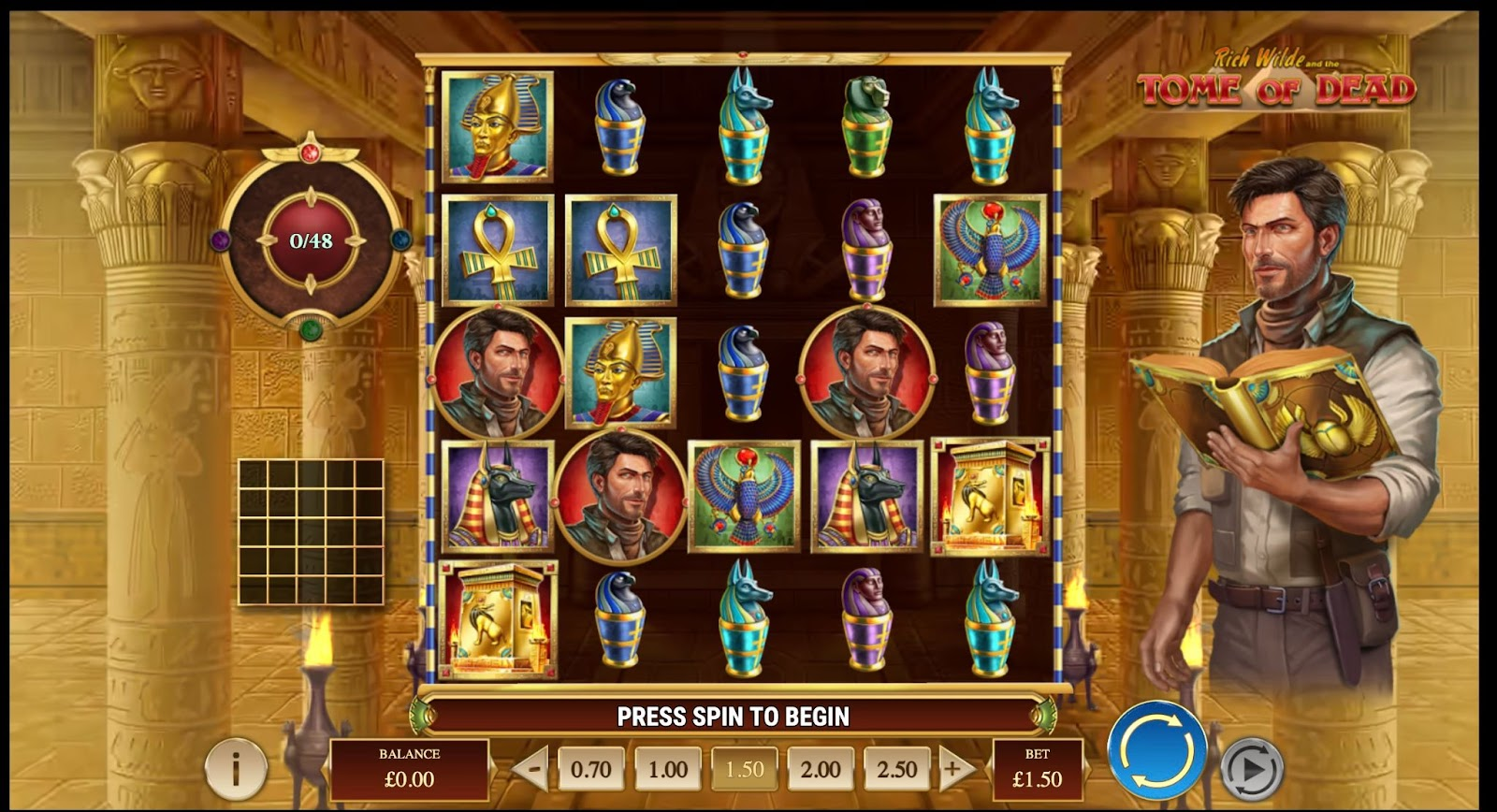Choose the 1.00 bet value

point(667,770)
